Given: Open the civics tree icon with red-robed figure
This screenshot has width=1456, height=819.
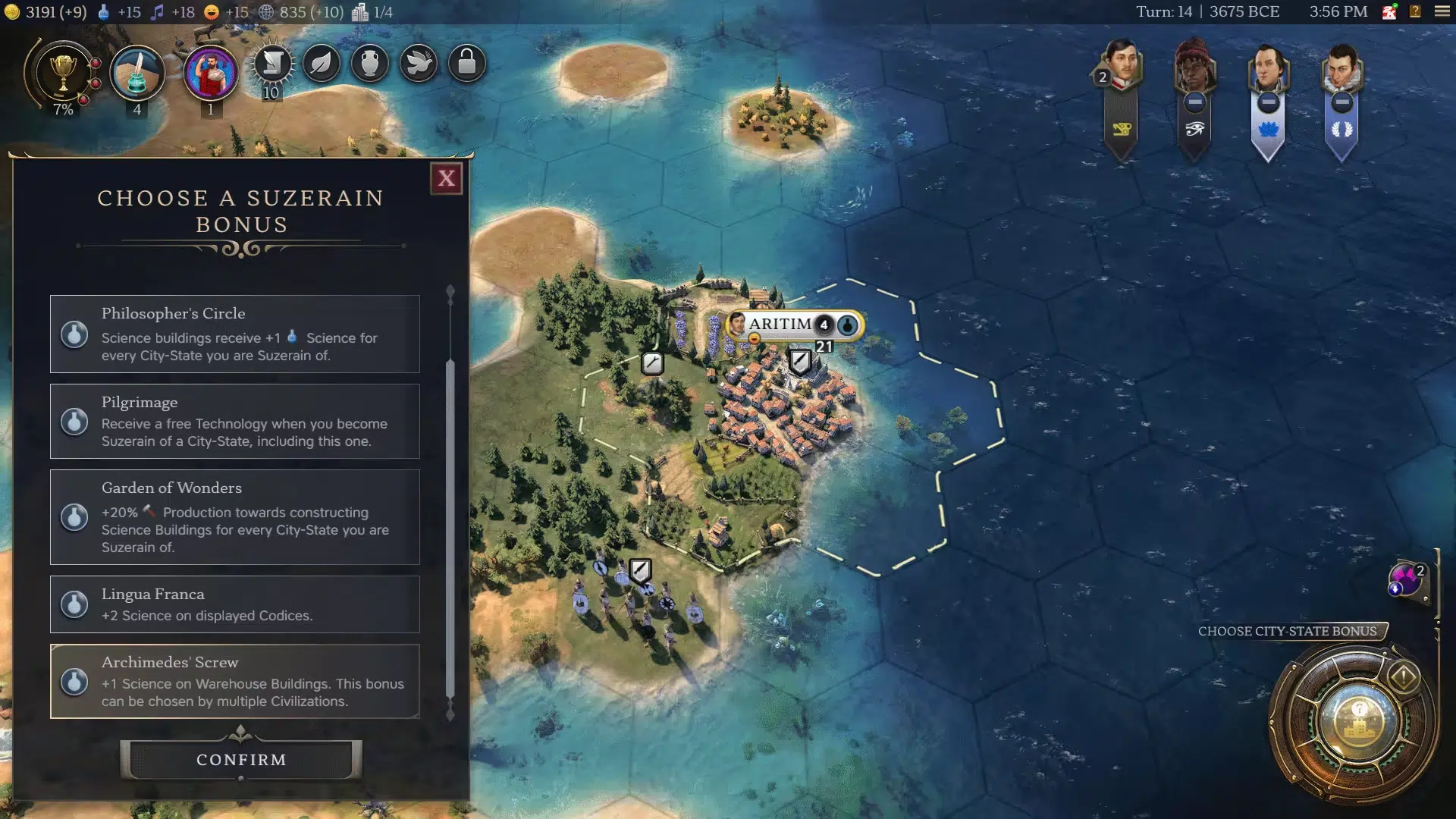Looking at the screenshot, I should tap(211, 73).
